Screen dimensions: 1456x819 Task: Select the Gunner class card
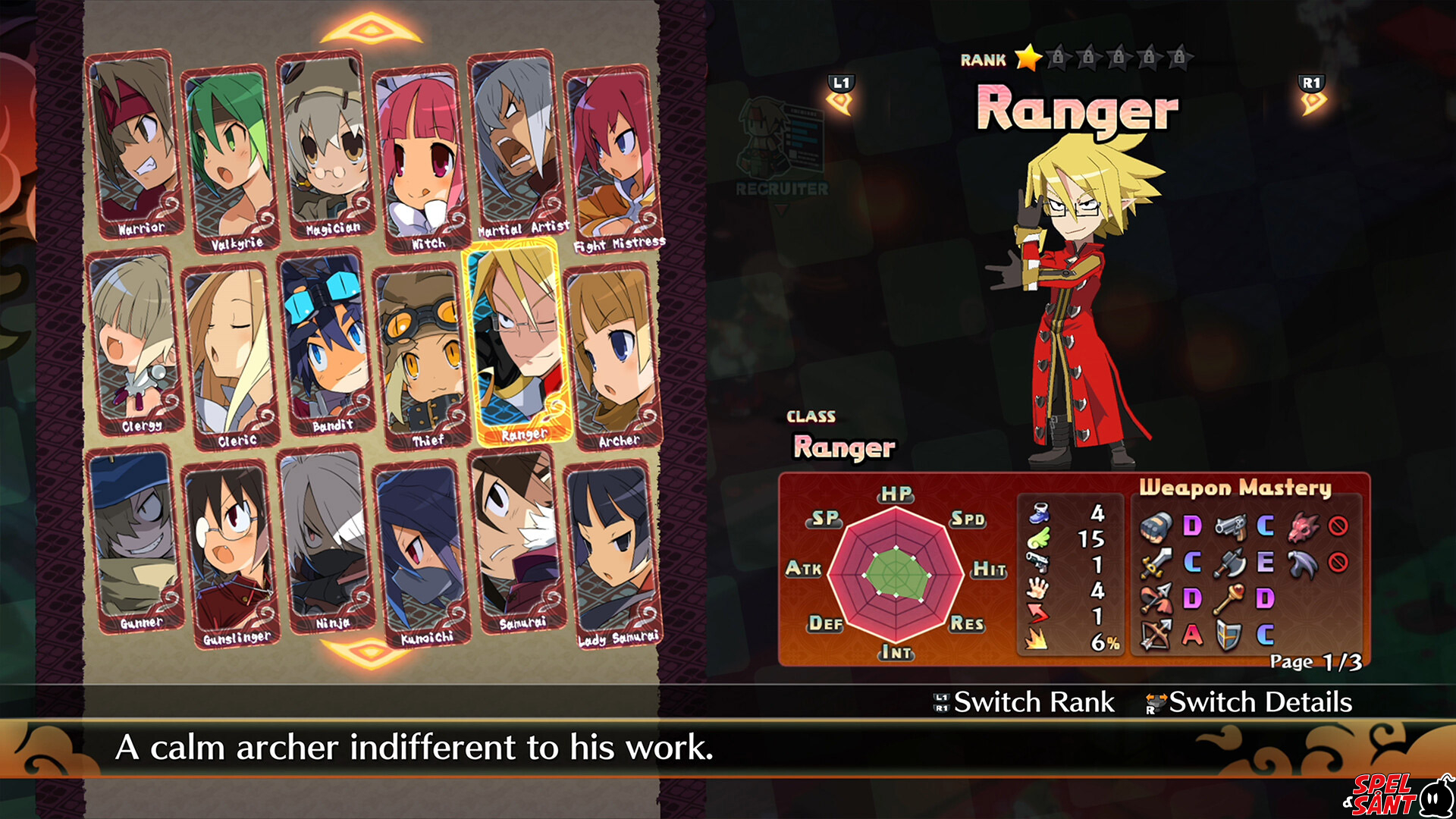coord(136,540)
